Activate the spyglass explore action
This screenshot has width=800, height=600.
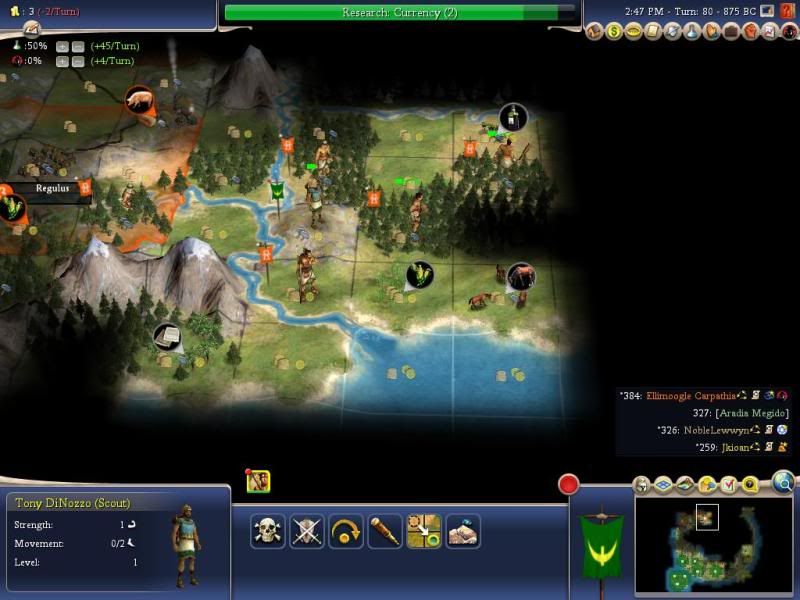[385, 531]
